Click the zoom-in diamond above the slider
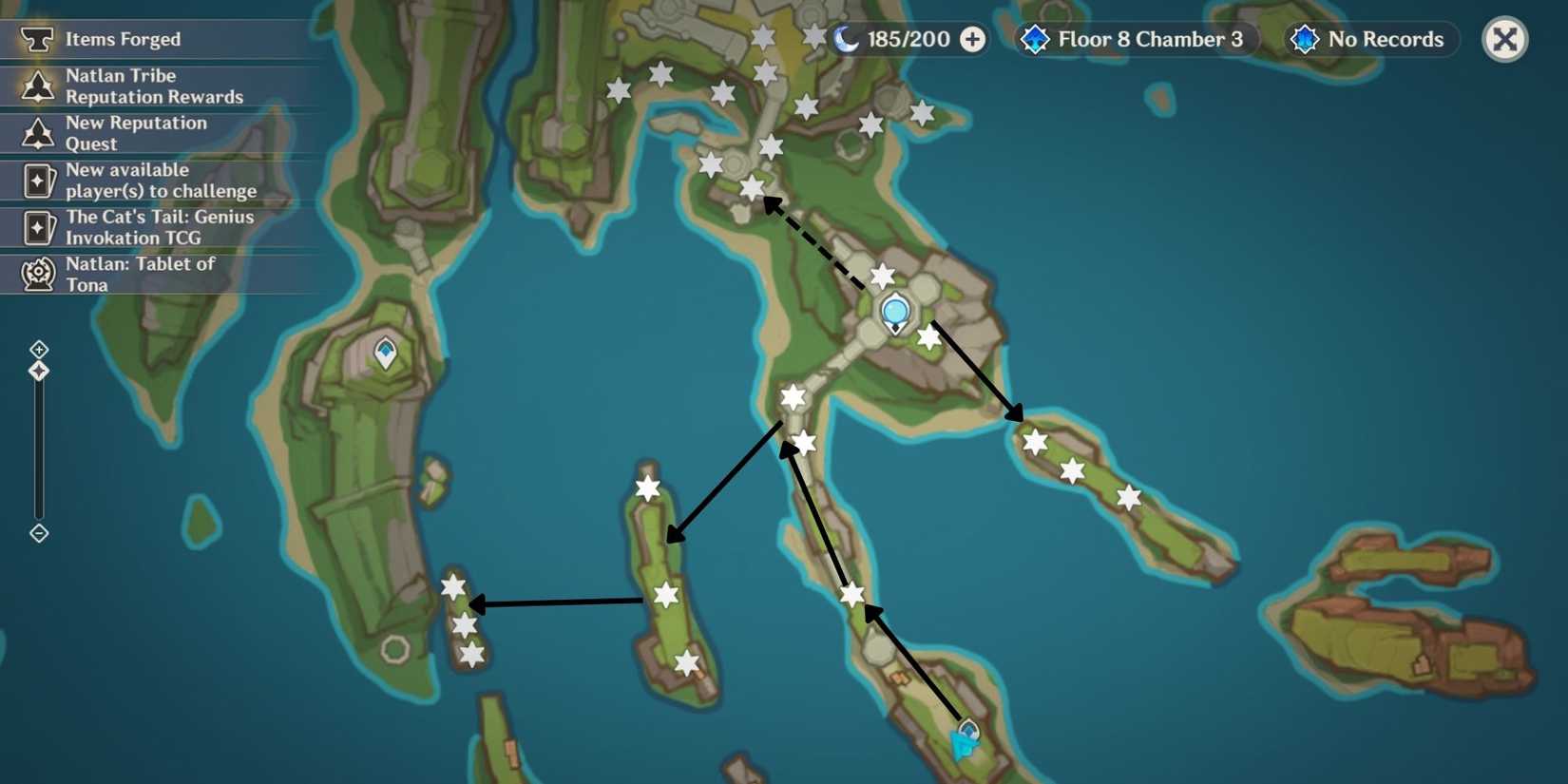The height and width of the screenshot is (784, 1568). 38,348
